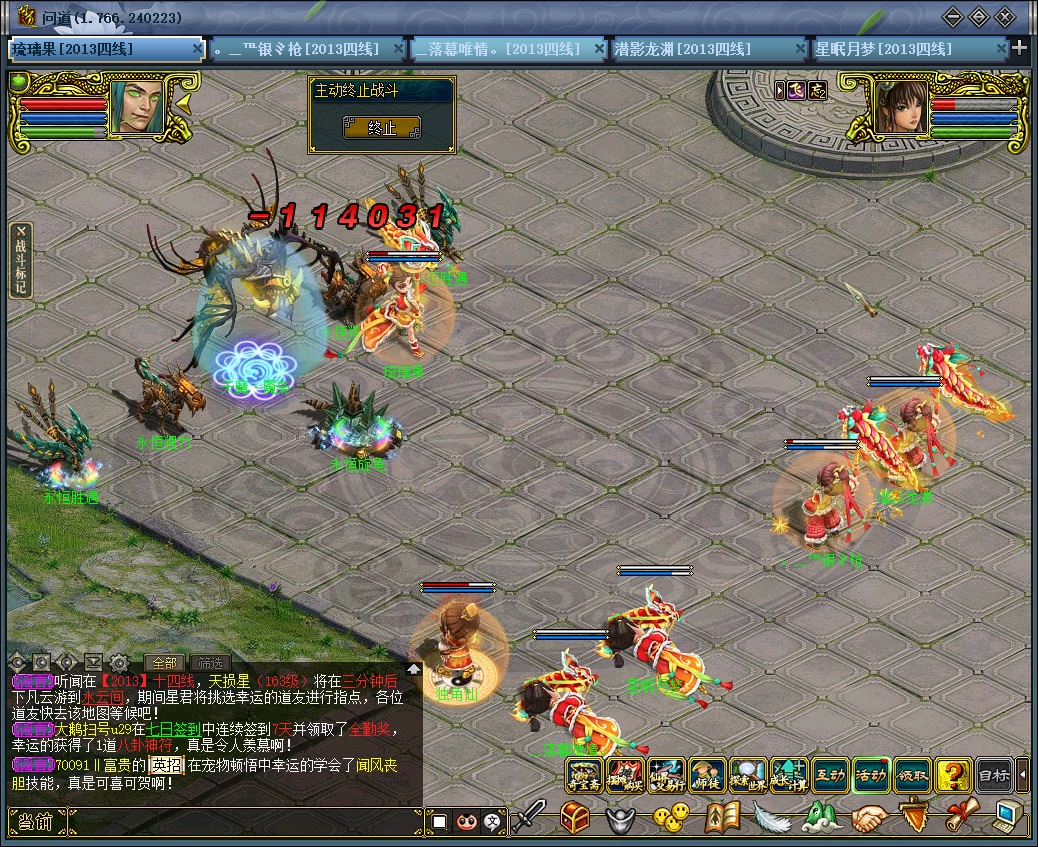Viewport: 1038px width, 847px height.
Task: Click the 终止 button to stop the battle
Action: pos(382,128)
